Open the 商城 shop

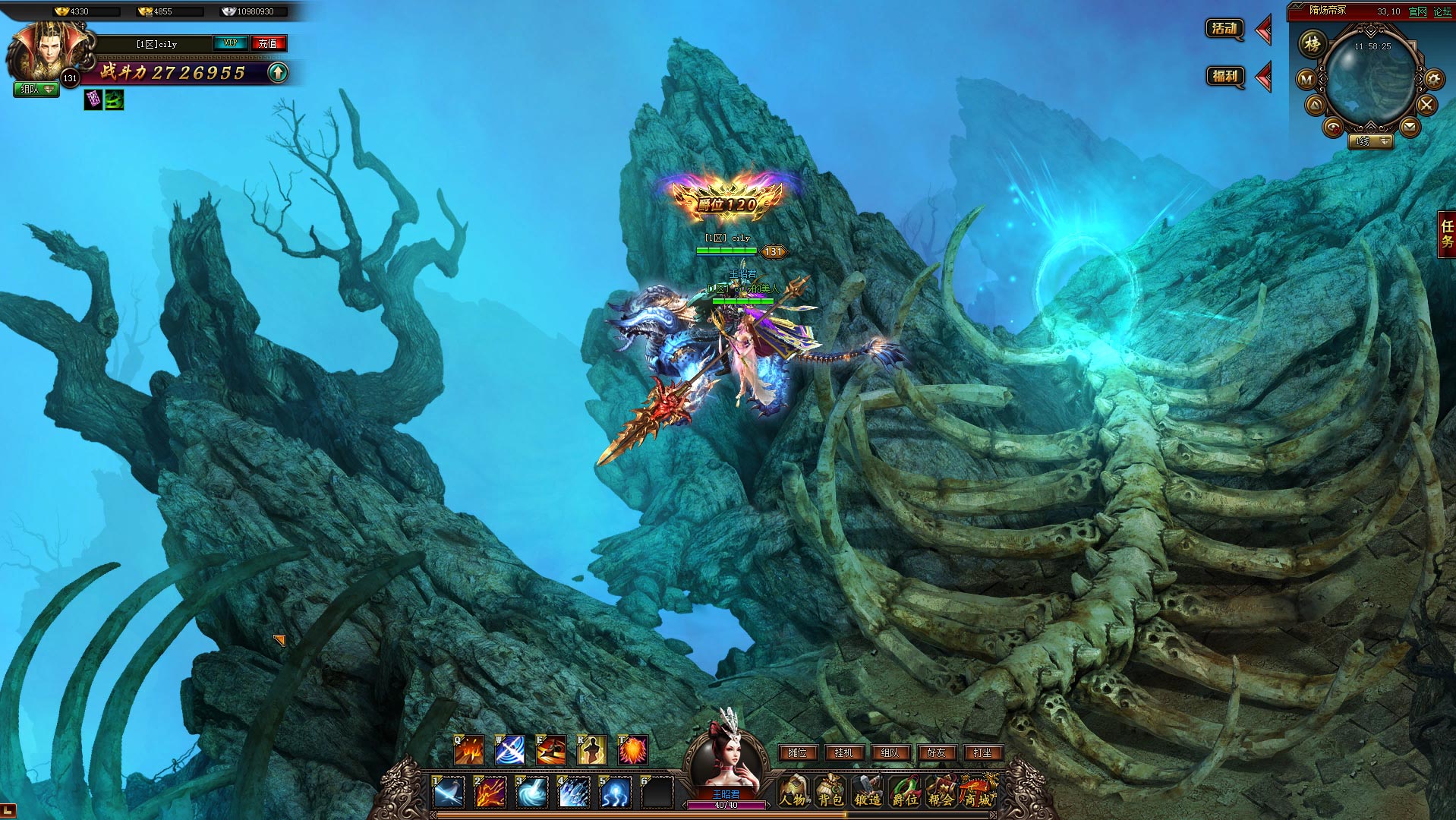click(x=978, y=792)
